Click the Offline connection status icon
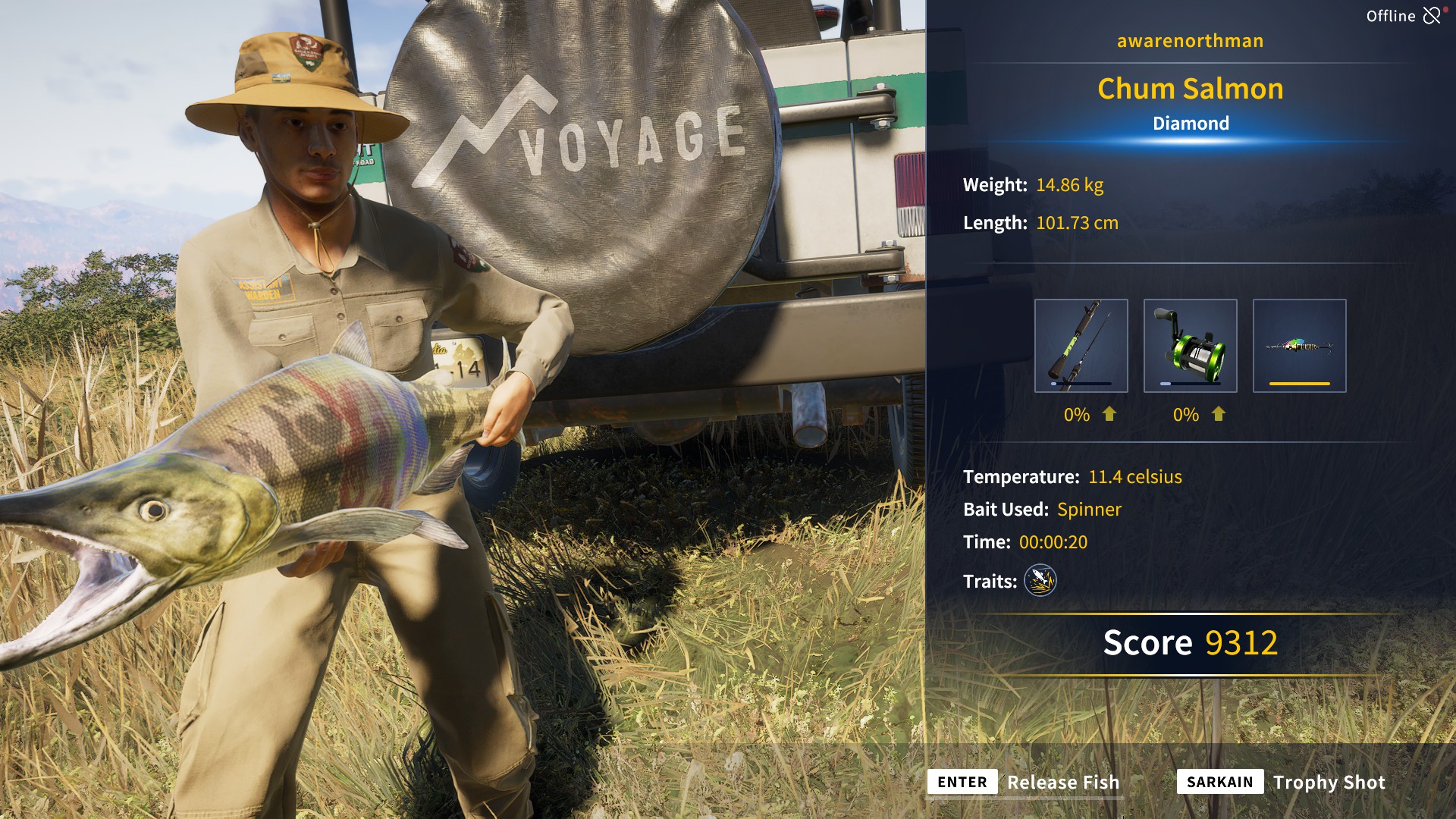1456x819 pixels. coord(1431,16)
